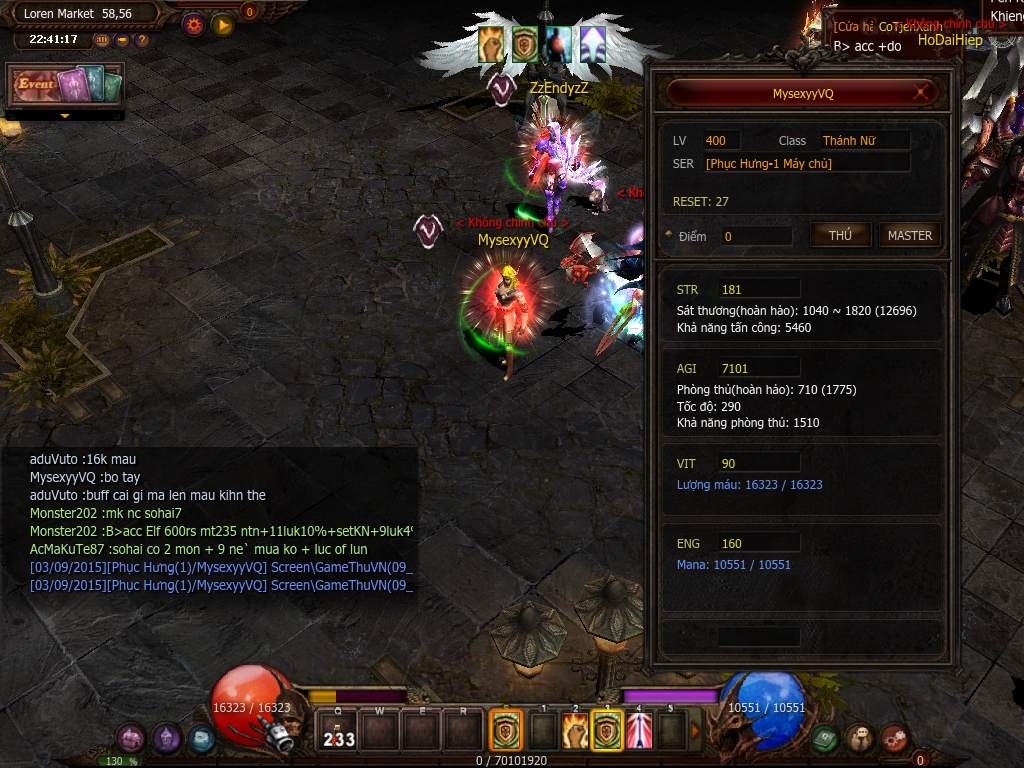
Task: Open settings with the orange gear icon
Action: point(194,25)
